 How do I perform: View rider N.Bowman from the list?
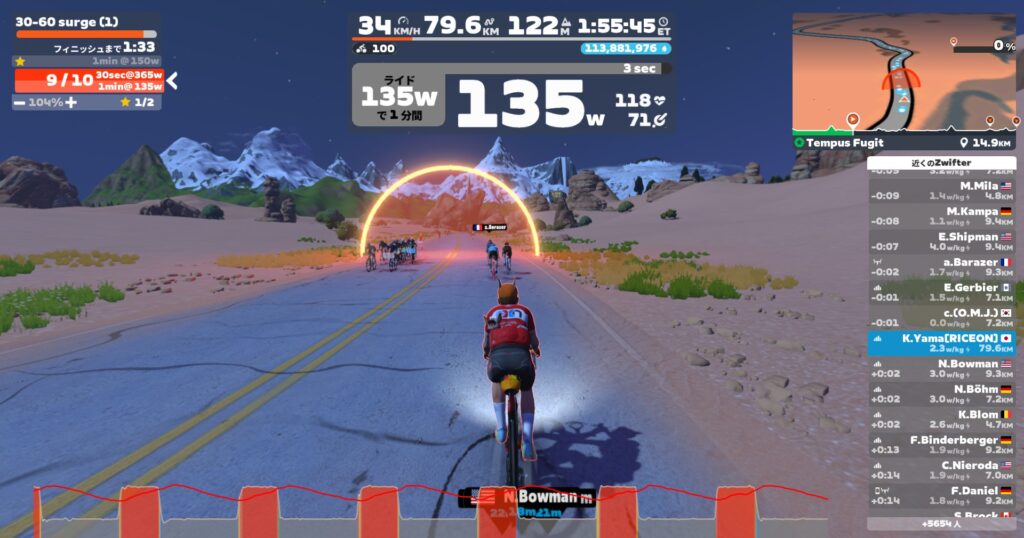pos(941,369)
